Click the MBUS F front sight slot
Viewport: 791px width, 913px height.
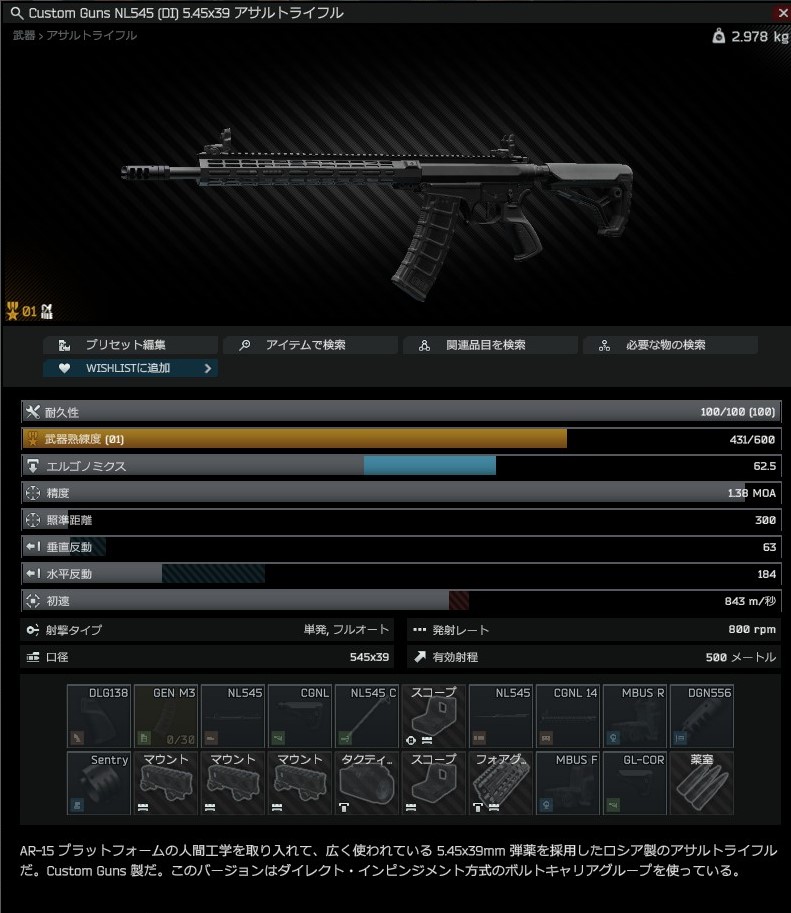568,783
